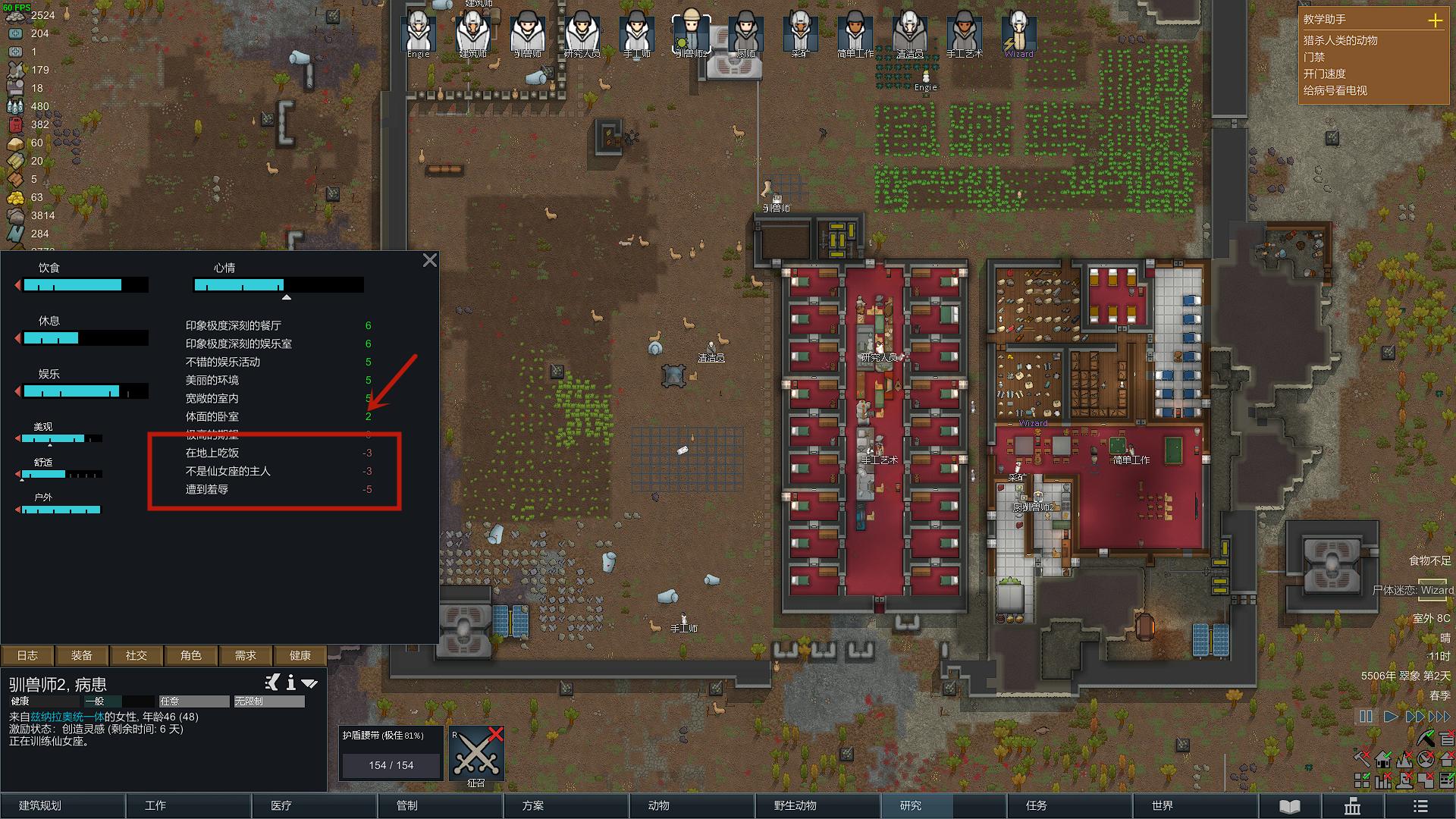Image resolution: width=1456 pixels, height=819 pixels.
Task: Select the Engie colonist portrait
Action: [418, 33]
